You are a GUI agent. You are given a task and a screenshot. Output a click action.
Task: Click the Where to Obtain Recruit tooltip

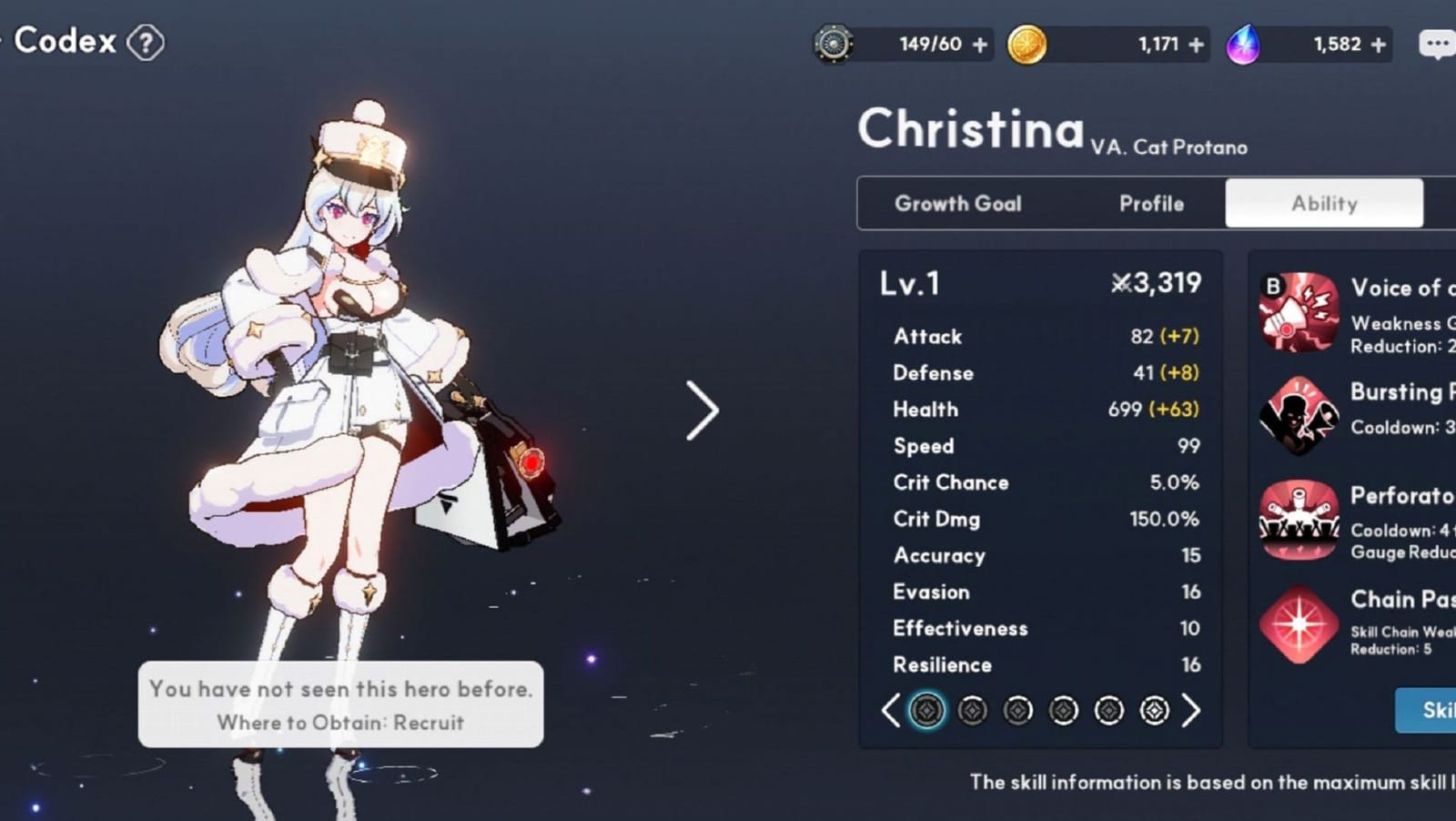[340, 723]
